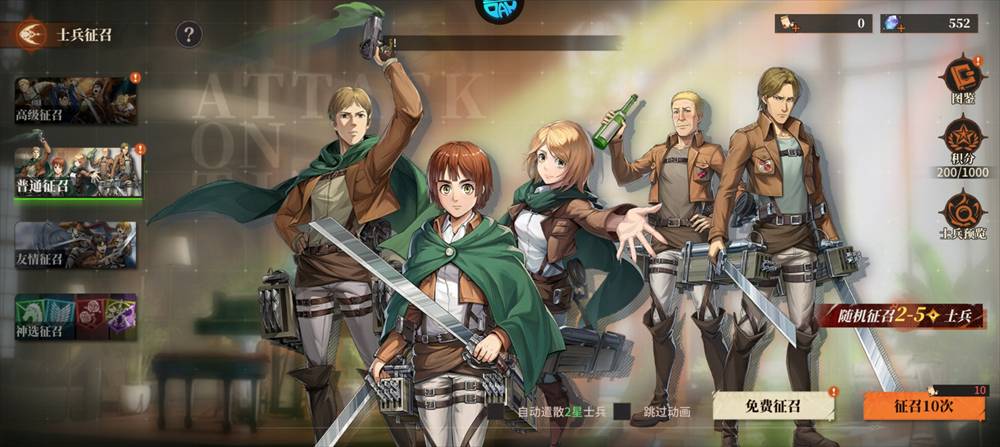Choose the 神选征召 tab
The image size is (1000, 447).
[76, 316]
